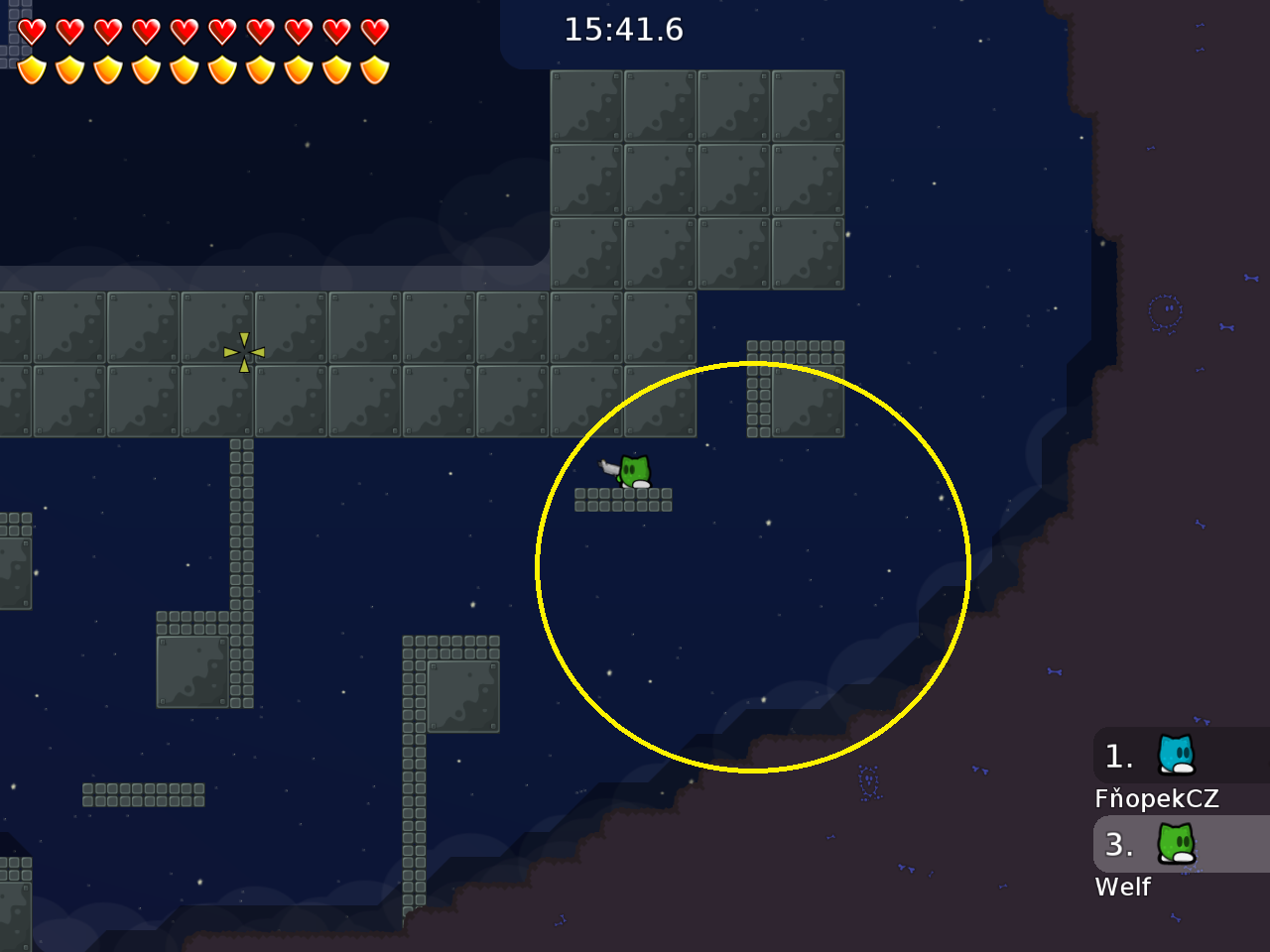Toggle the second heart icon

click(x=67, y=31)
